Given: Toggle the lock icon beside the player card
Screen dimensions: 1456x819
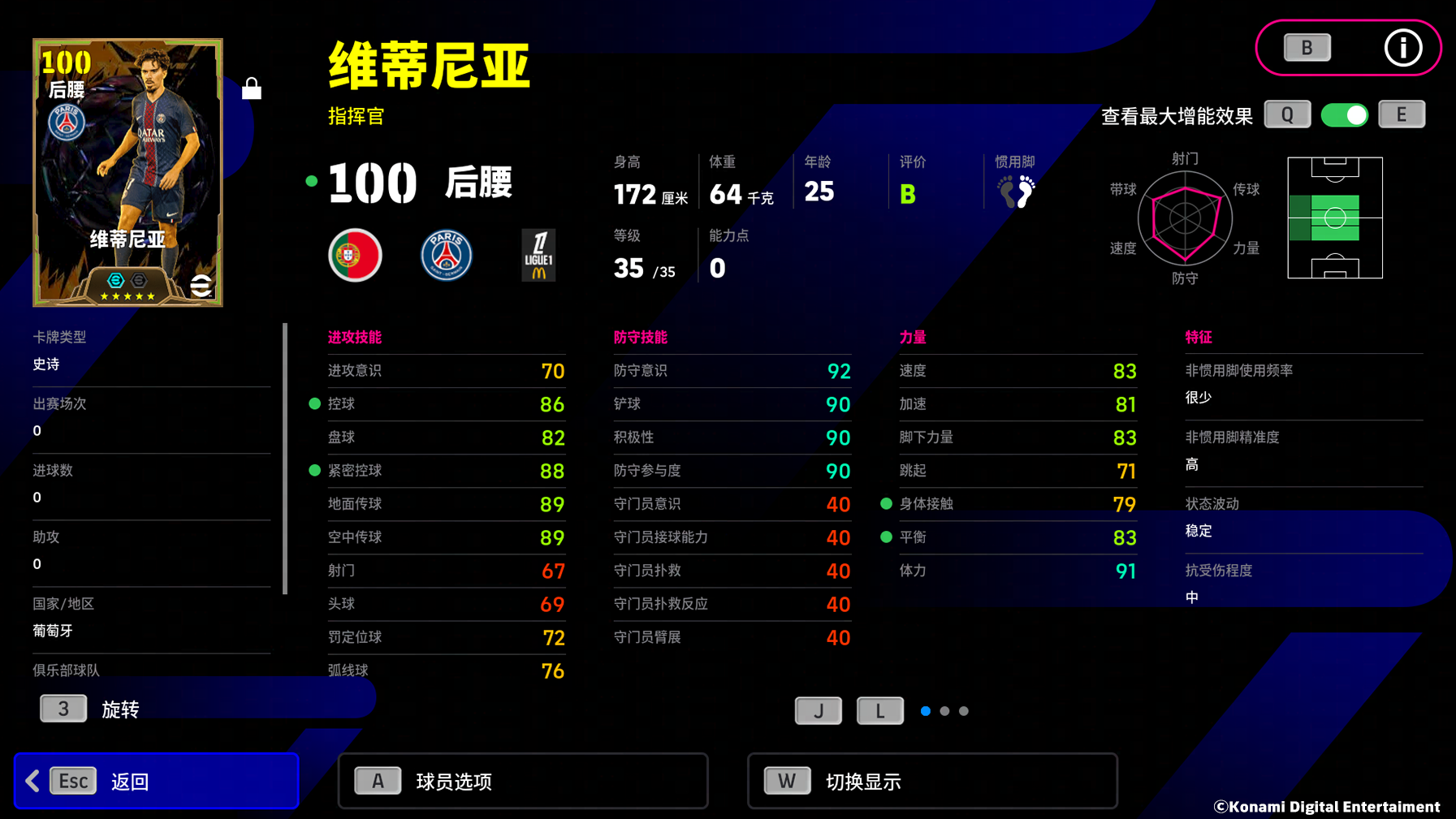Looking at the screenshot, I should pyautogui.click(x=252, y=88).
